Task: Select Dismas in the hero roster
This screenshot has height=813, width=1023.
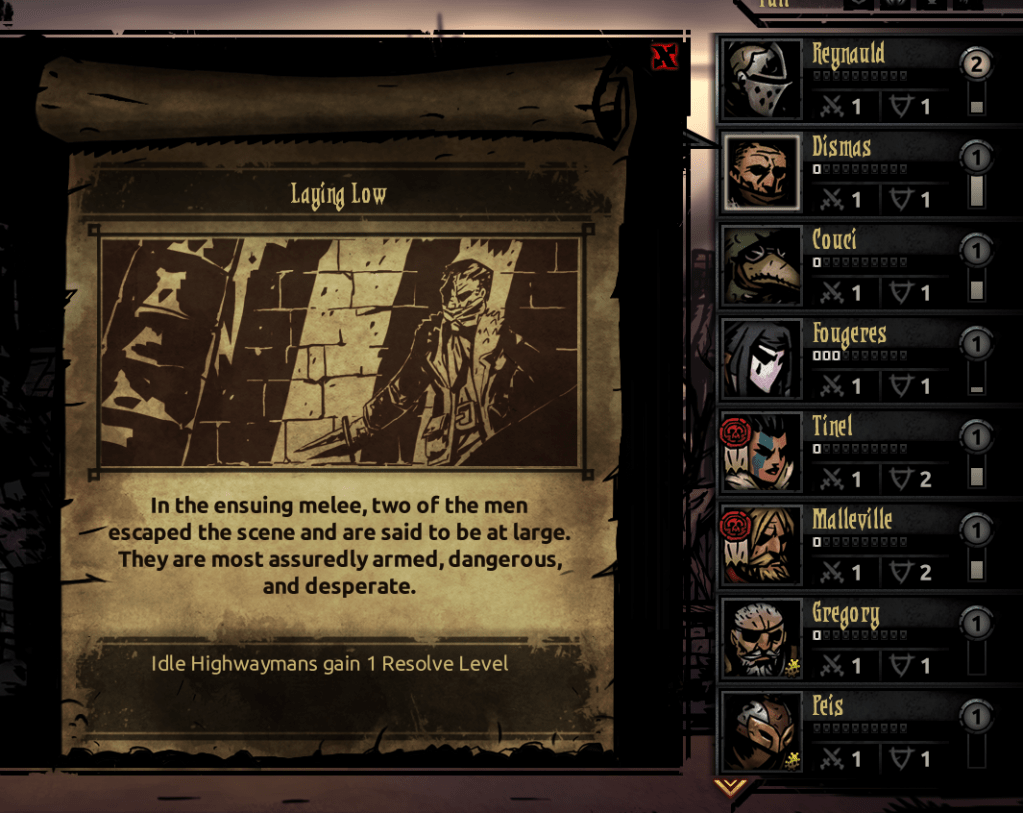Action: [849, 172]
